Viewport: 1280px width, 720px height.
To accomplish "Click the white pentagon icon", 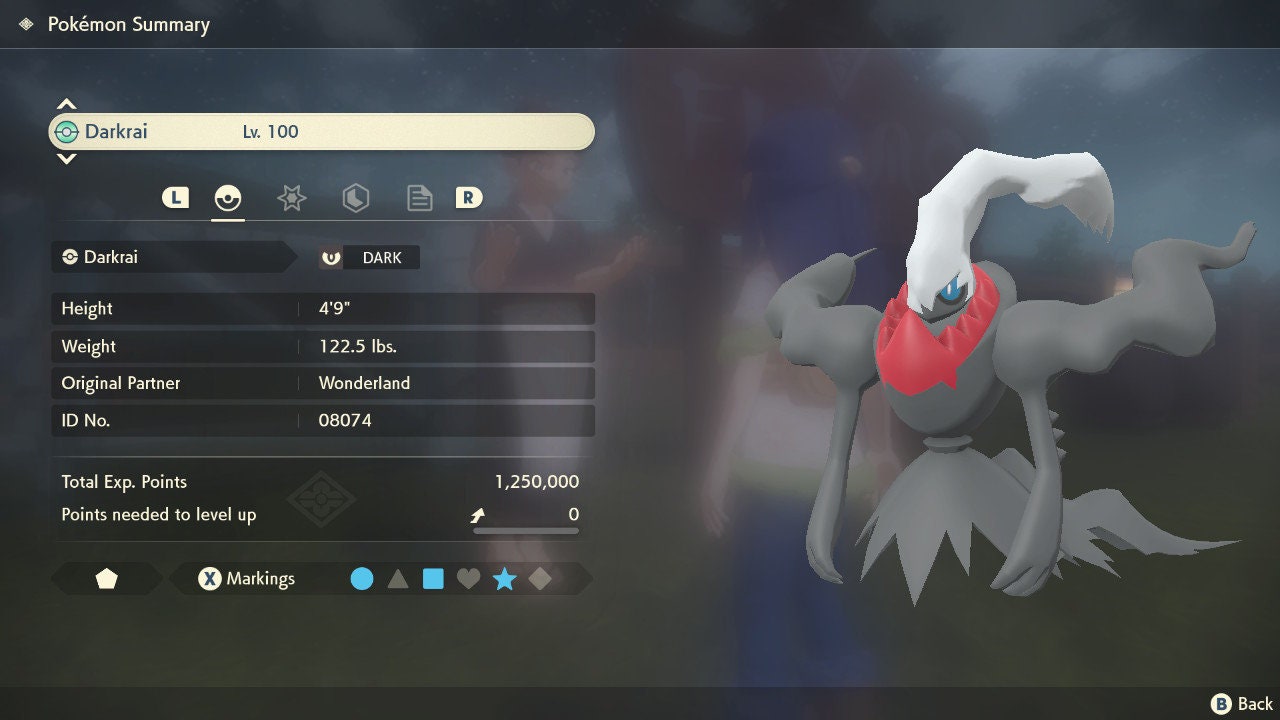I will [x=106, y=579].
